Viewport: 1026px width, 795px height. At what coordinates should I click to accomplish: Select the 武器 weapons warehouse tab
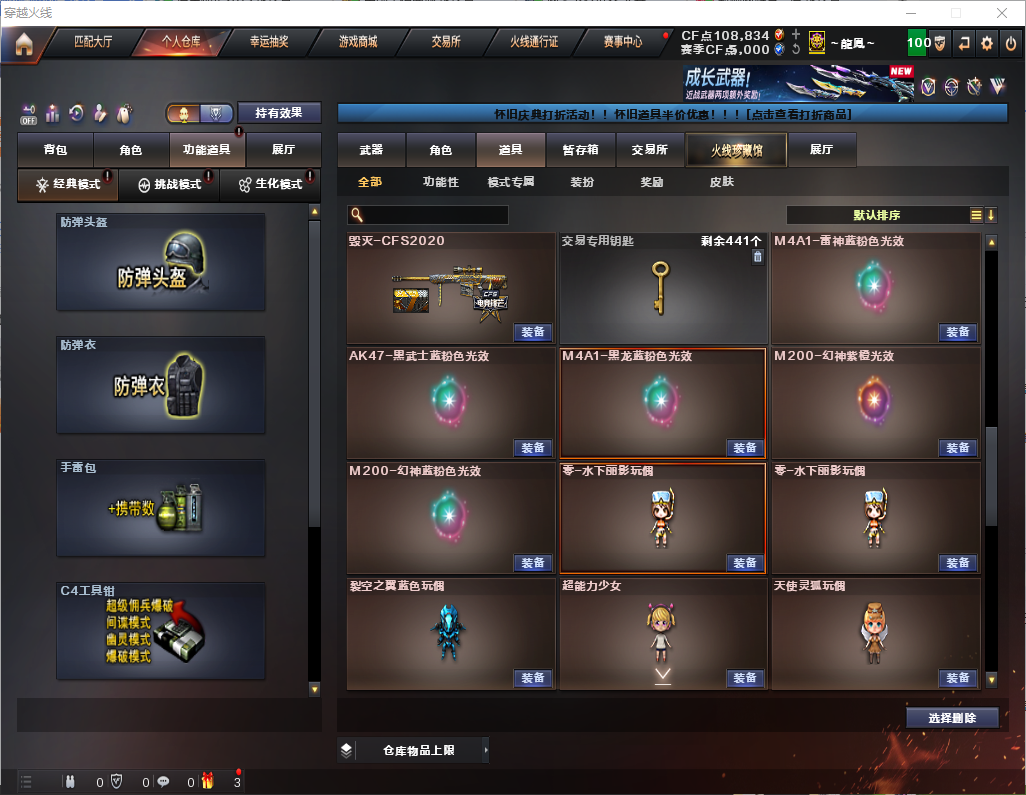point(371,150)
